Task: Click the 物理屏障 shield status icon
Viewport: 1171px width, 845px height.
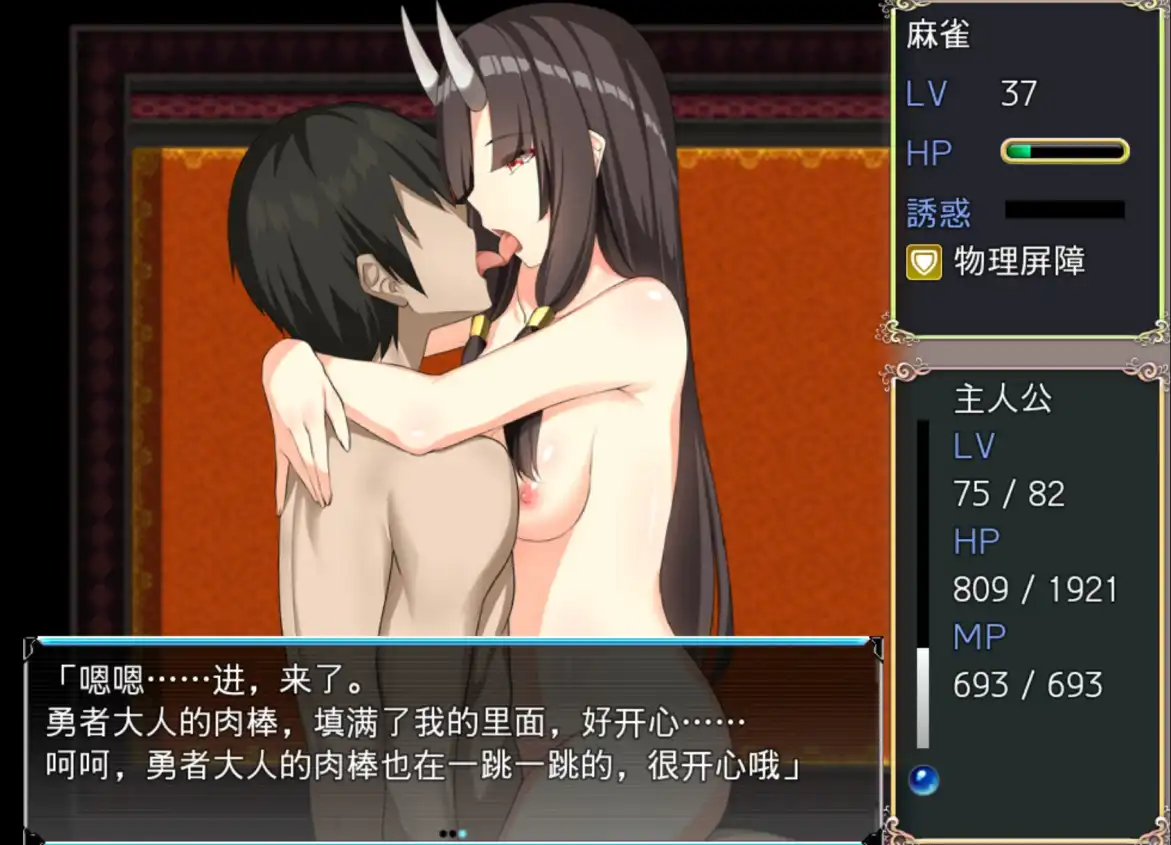Action: point(923,263)
